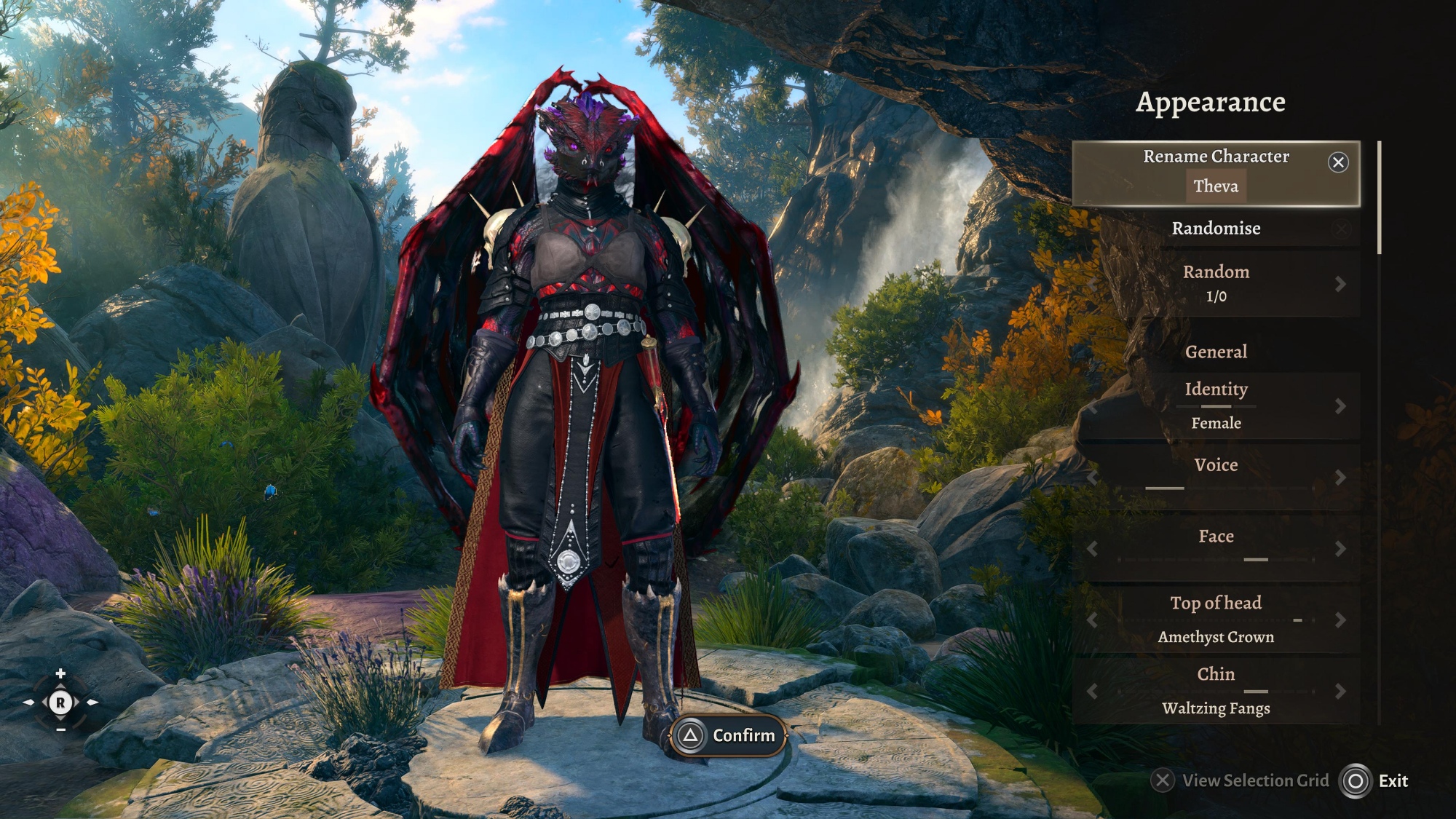Go back to the previous Face
This screenshot has height=819, width=1456.
[1092, 549]
